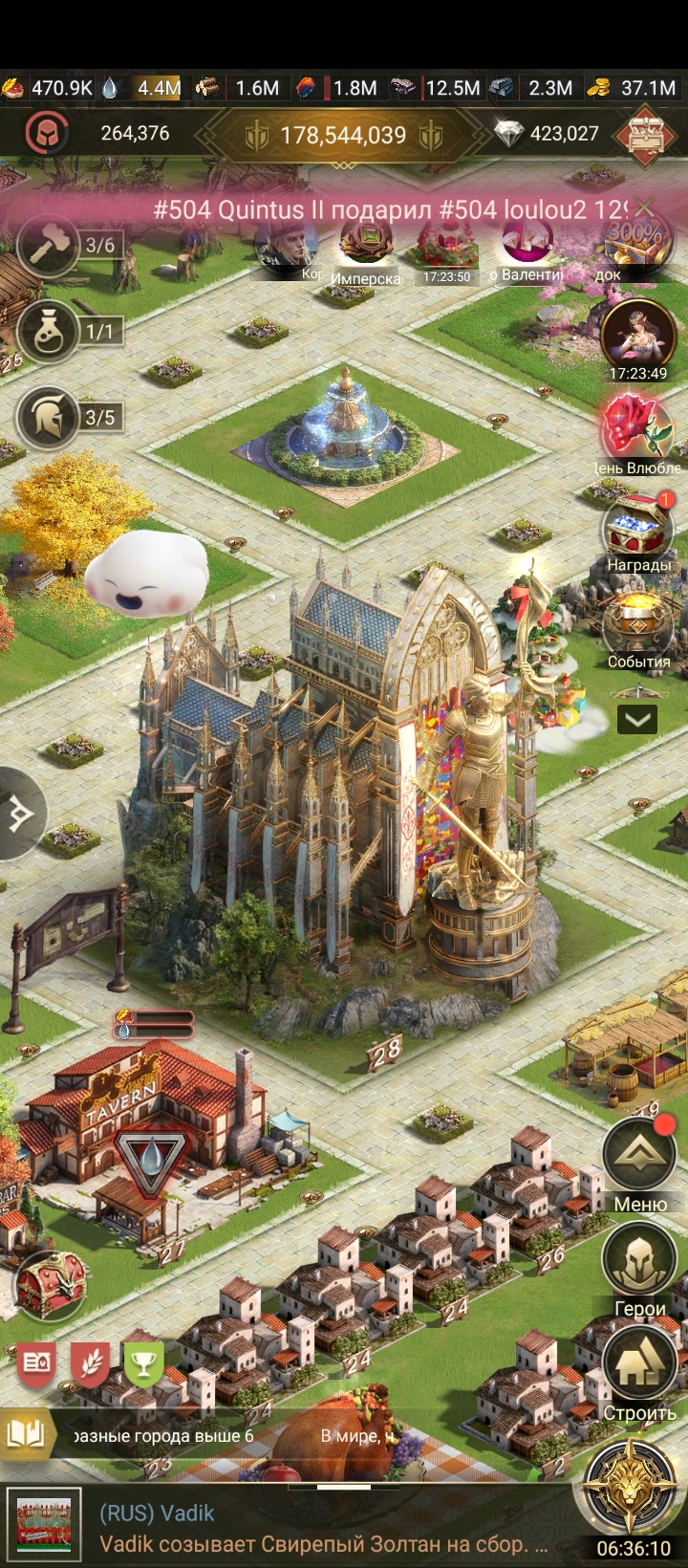Open the Награды rewards chest
Viewport: 688px width, 1568px height.
pos(637,529)
